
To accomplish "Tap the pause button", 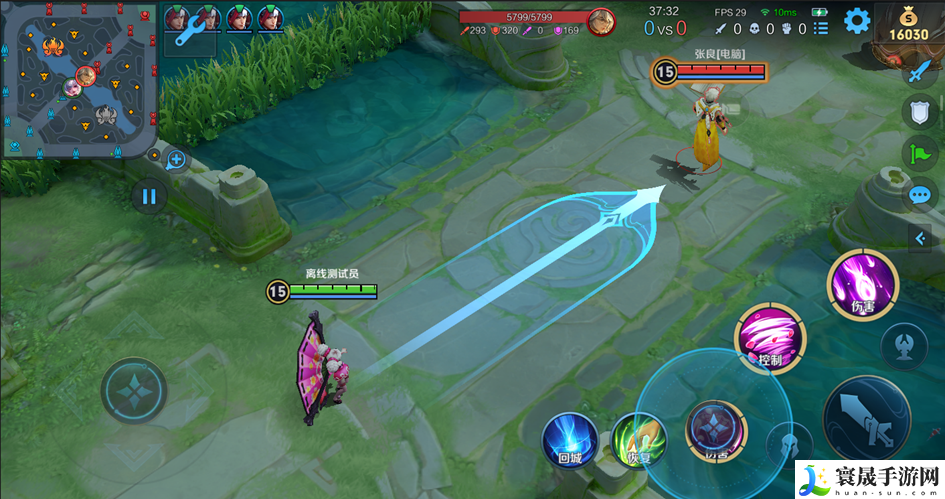I will (x=149, y=196).
